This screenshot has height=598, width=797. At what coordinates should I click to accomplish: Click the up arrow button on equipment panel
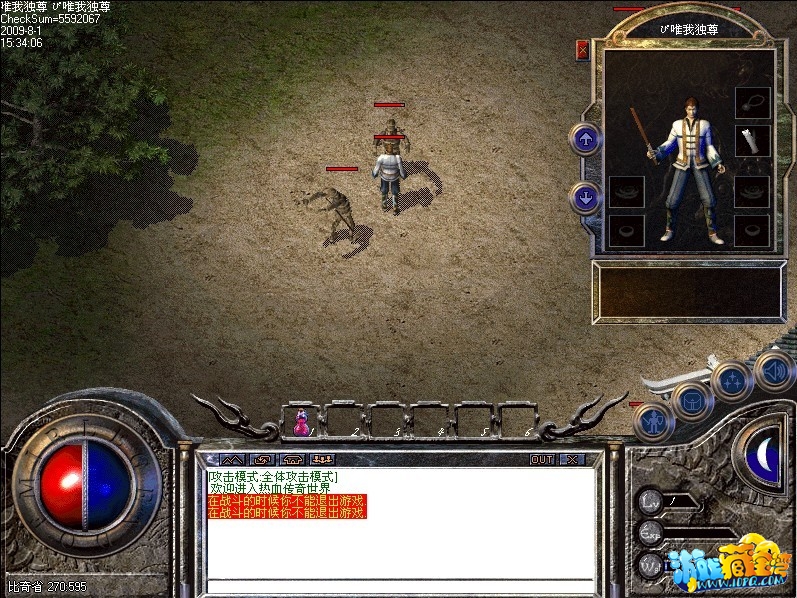[x=585, y=139]
